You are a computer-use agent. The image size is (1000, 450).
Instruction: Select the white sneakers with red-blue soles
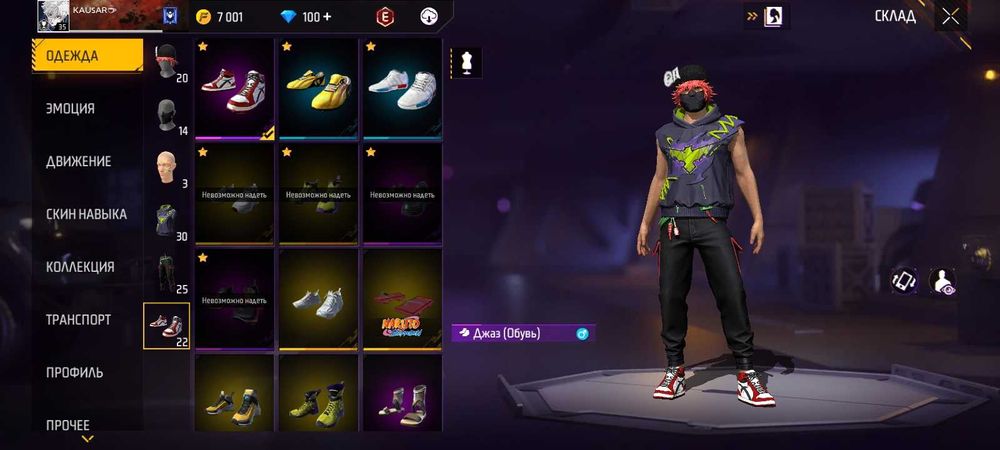401,87
